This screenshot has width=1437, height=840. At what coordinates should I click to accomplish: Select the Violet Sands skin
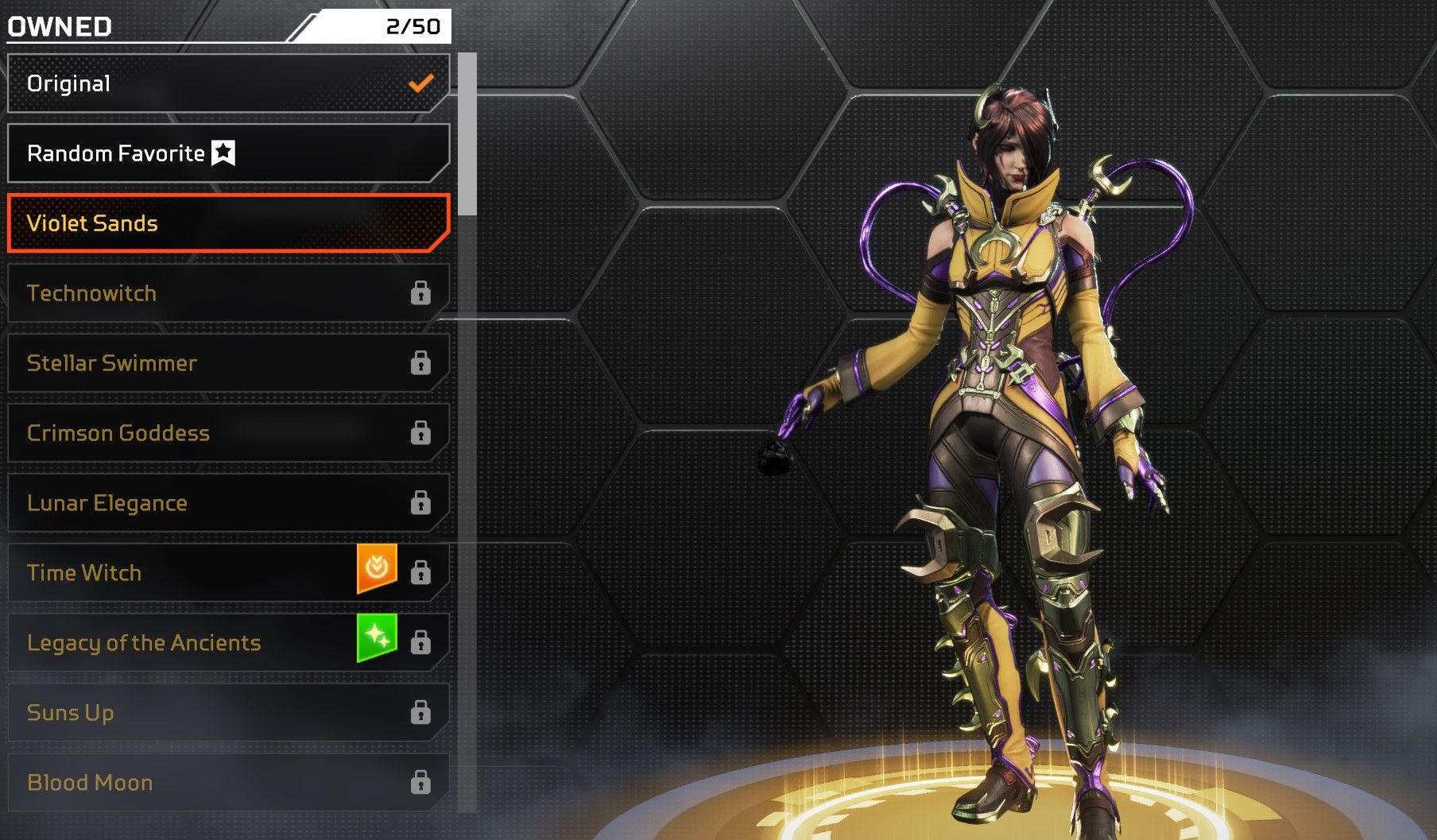(x=228, y=223)
